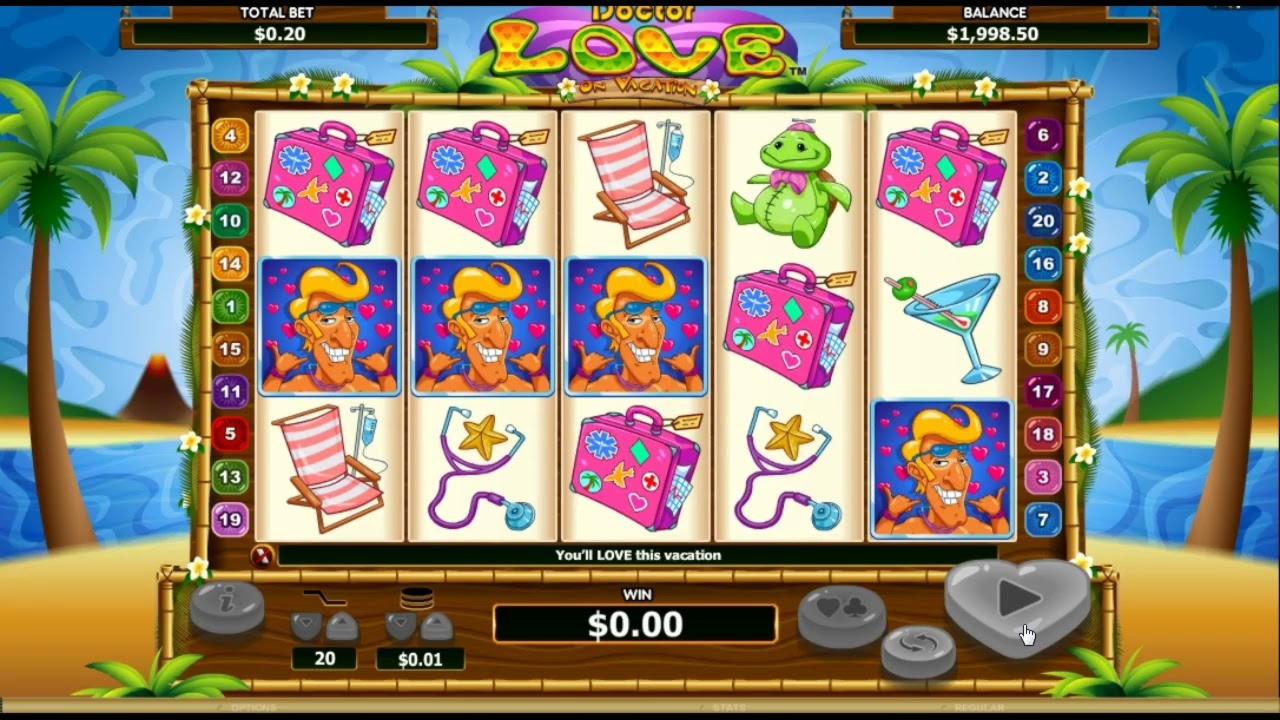Viewport: 1280px width, 720px height.
Task: Toggle the lifebuoy icon beside message bar
Action: [262, 556]
